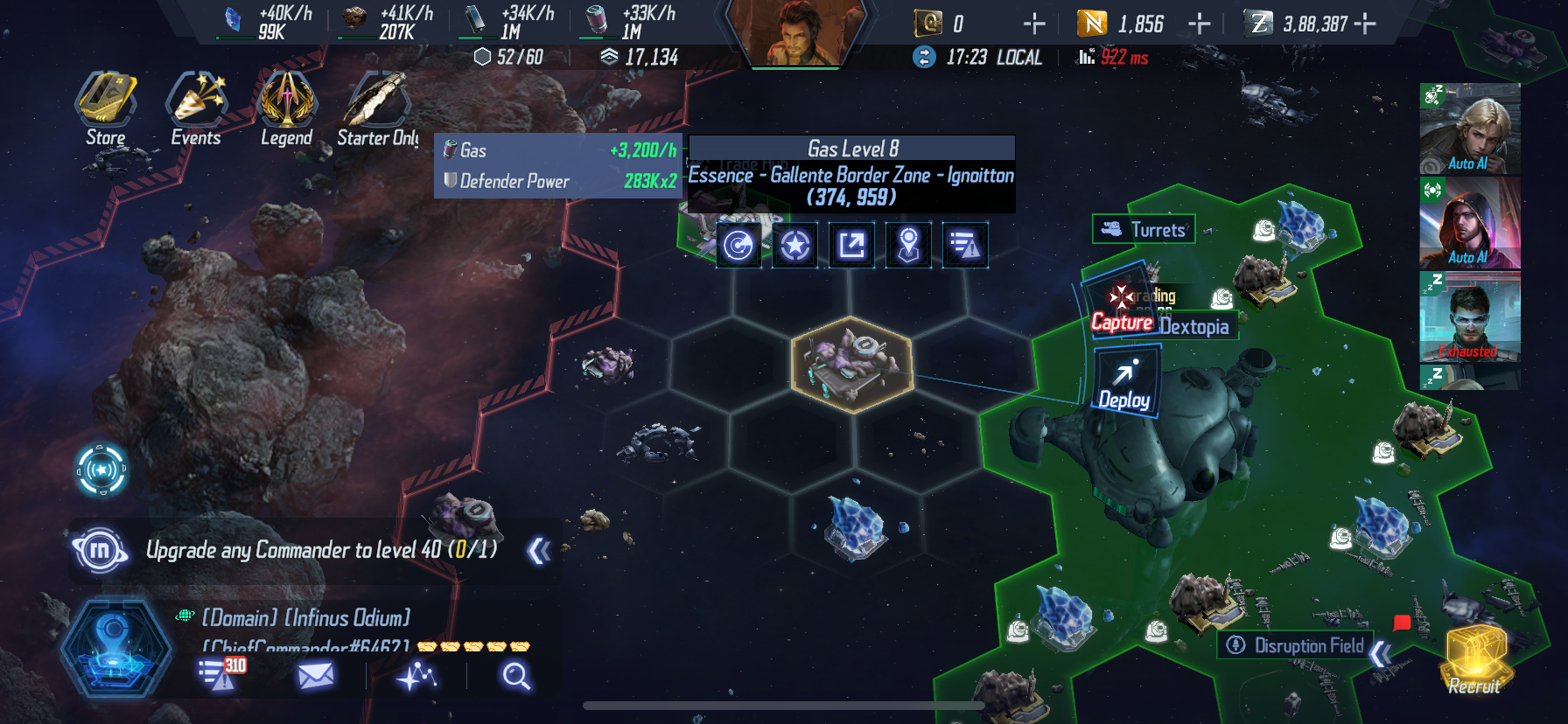The height and width of the screenshot is (724, 1568).
Task: Collapse the commander upgrade quest tracker
Action: pyautogui.click(x=539, y=551)
